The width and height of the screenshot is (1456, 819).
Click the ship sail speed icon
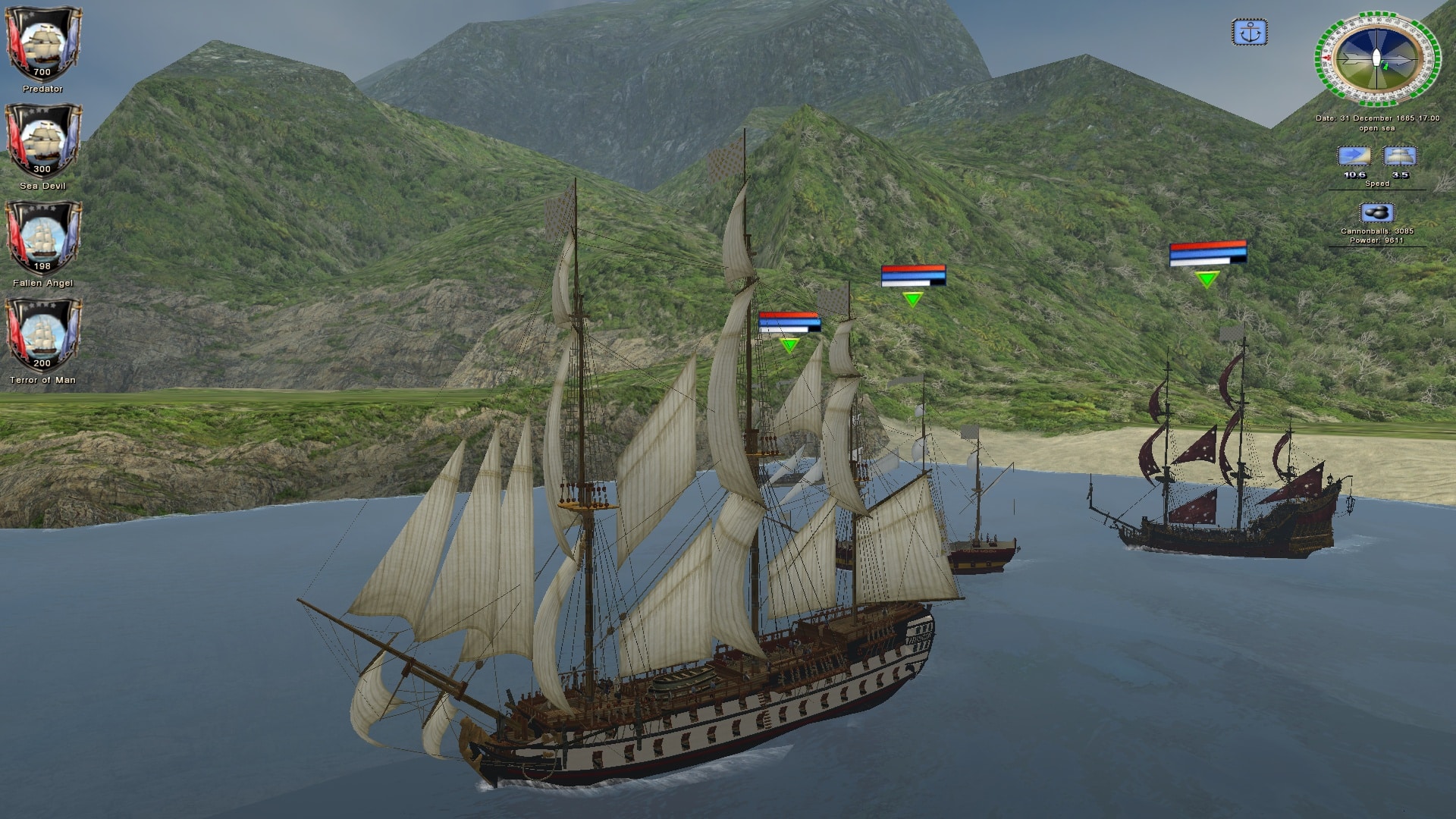pos(1400,157)
